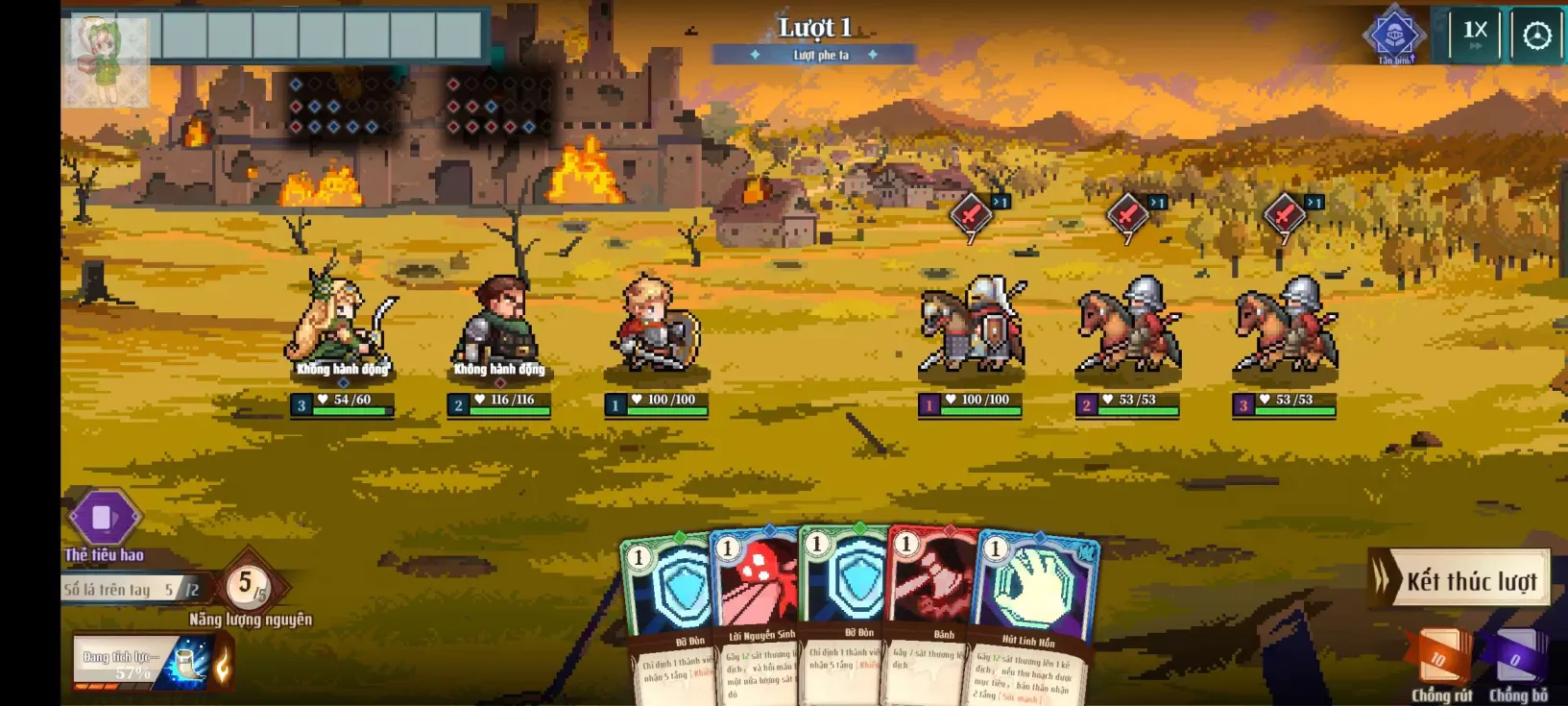The height and width of the screenshot is (706, 1568).
Task: Click the sword marker above the first horseman
Action: coord(970,214)
